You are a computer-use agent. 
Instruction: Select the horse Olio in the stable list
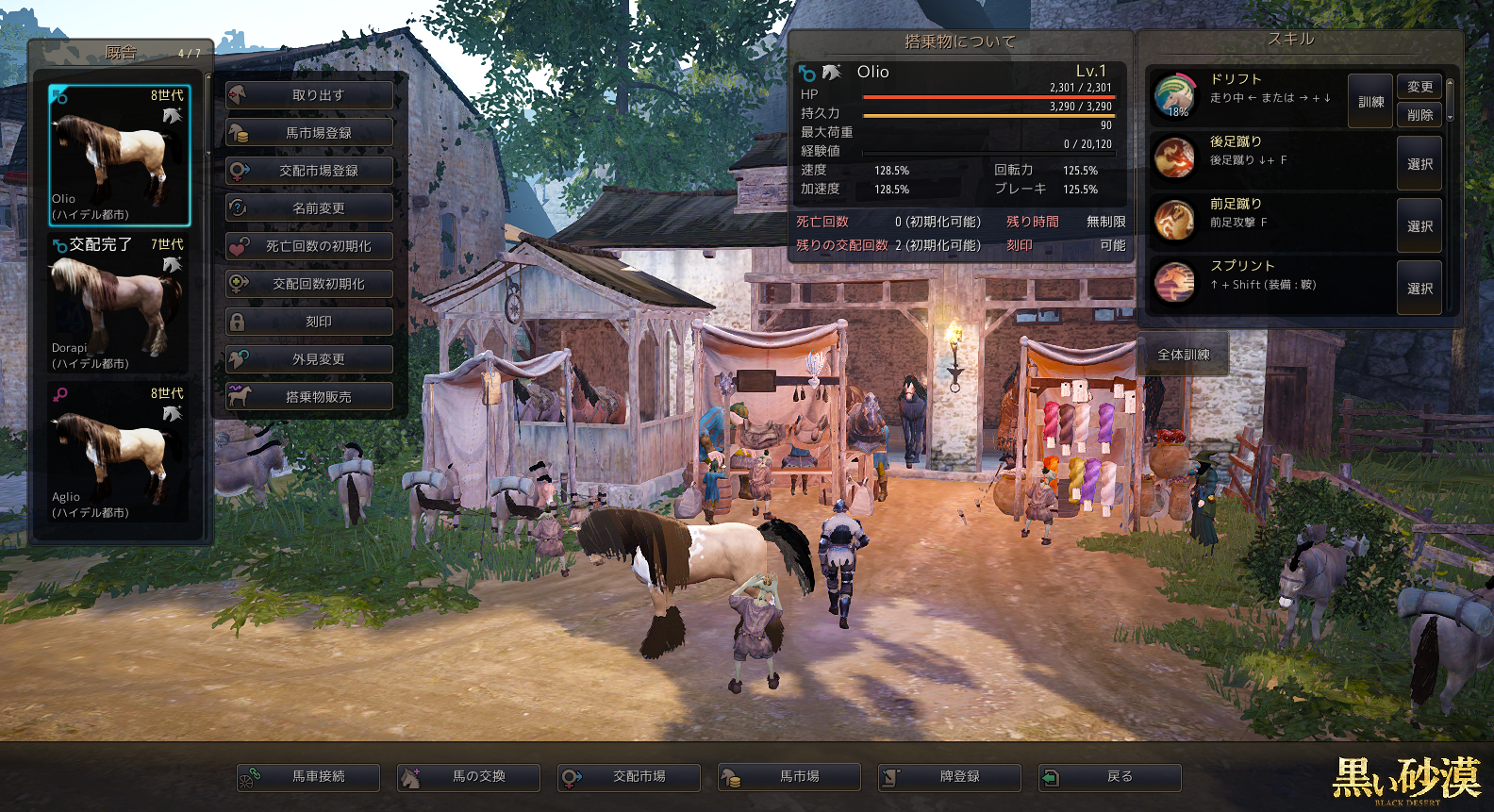coord(119,156)
